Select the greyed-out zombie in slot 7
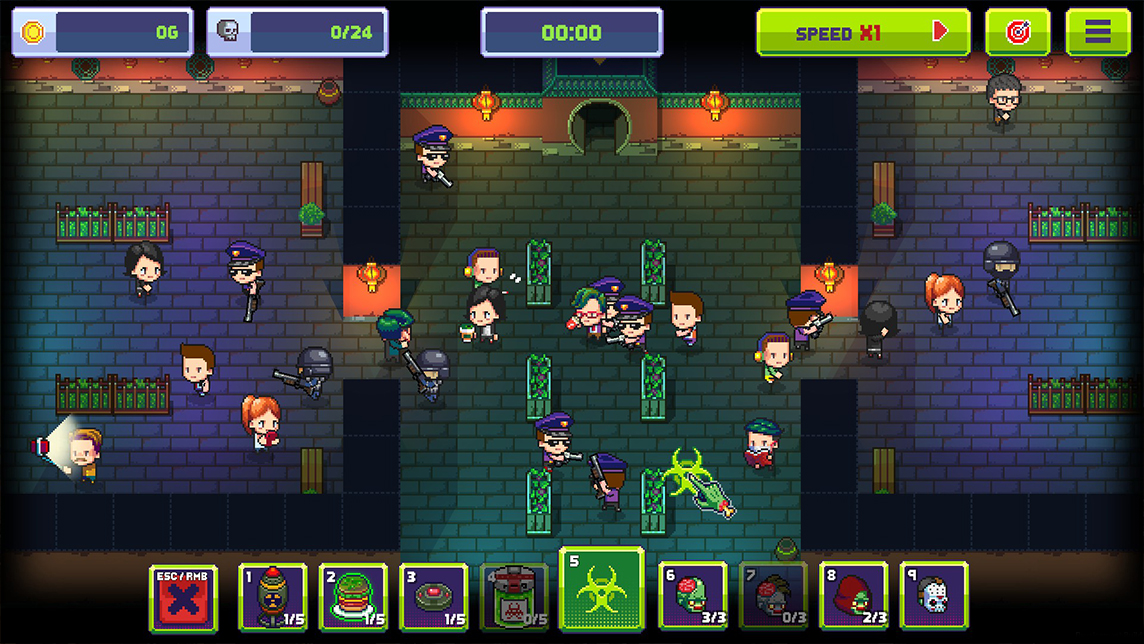This screenshot has height=644, width=1144. coord(773,598)
